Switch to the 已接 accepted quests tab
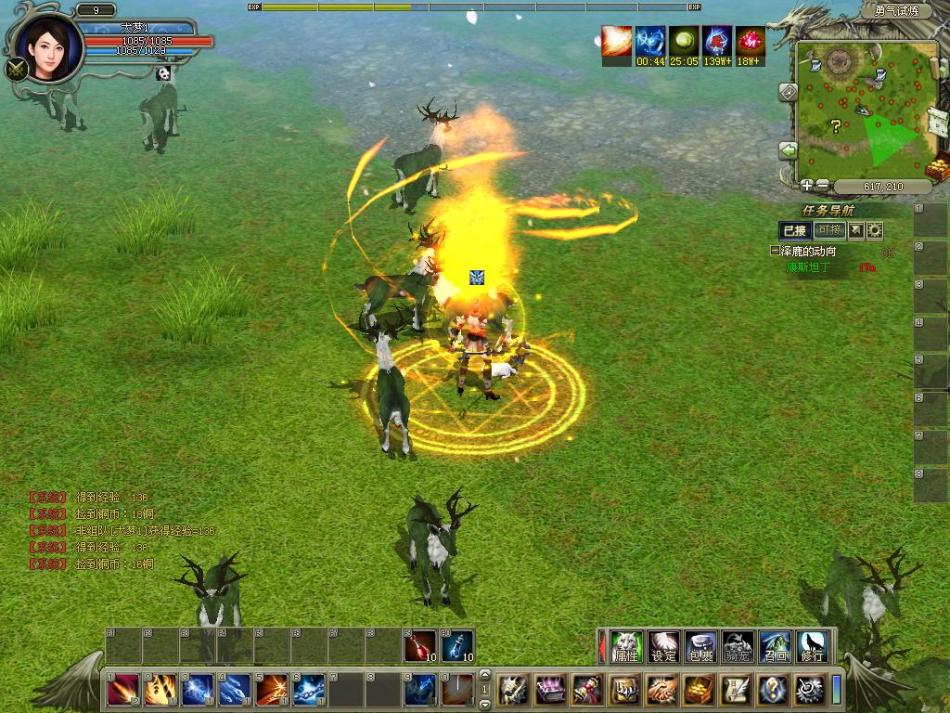This screenshot has height=713, width=950. pos(793,230)
